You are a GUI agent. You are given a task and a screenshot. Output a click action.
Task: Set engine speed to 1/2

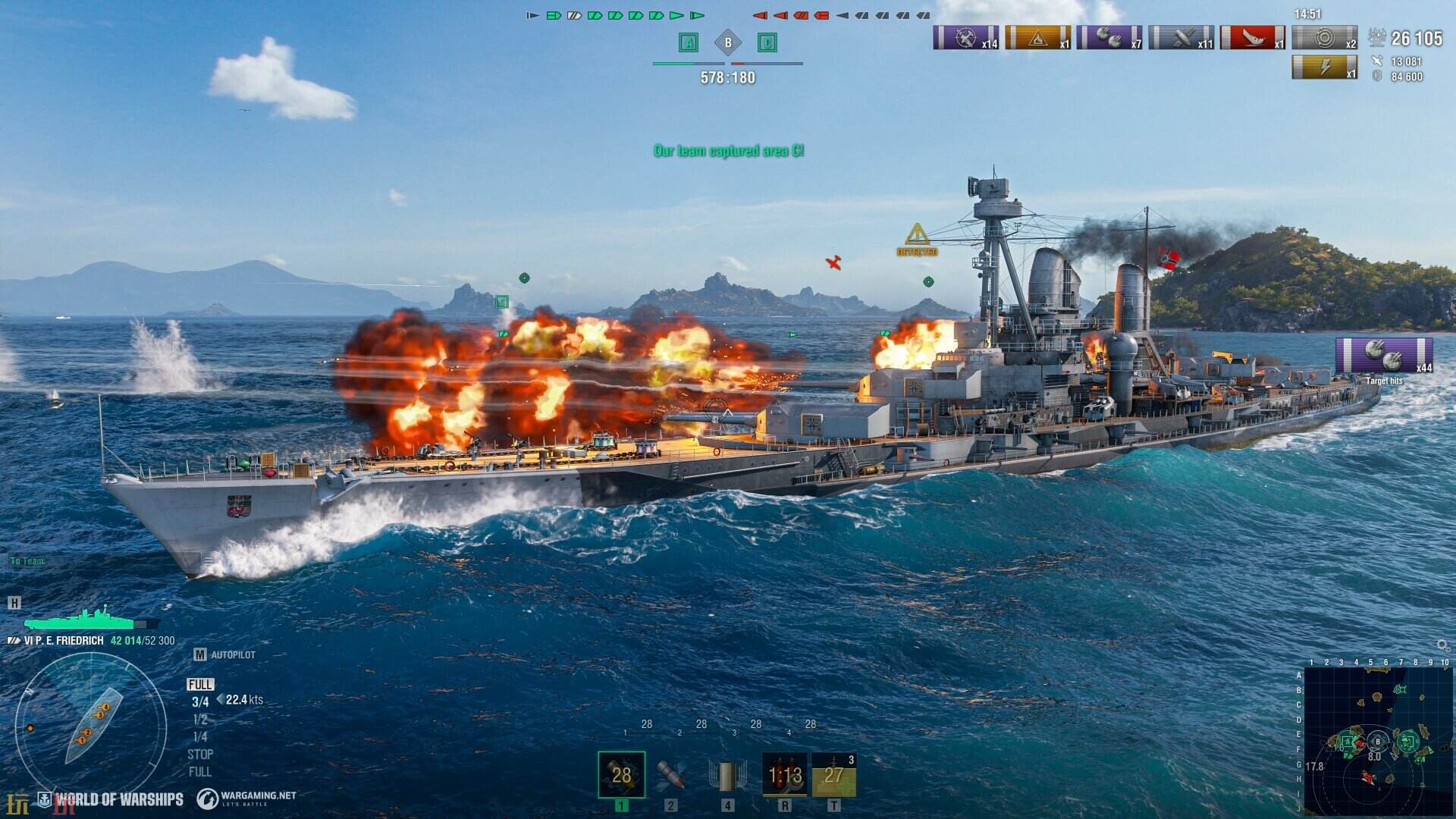[x=200, y=719]
